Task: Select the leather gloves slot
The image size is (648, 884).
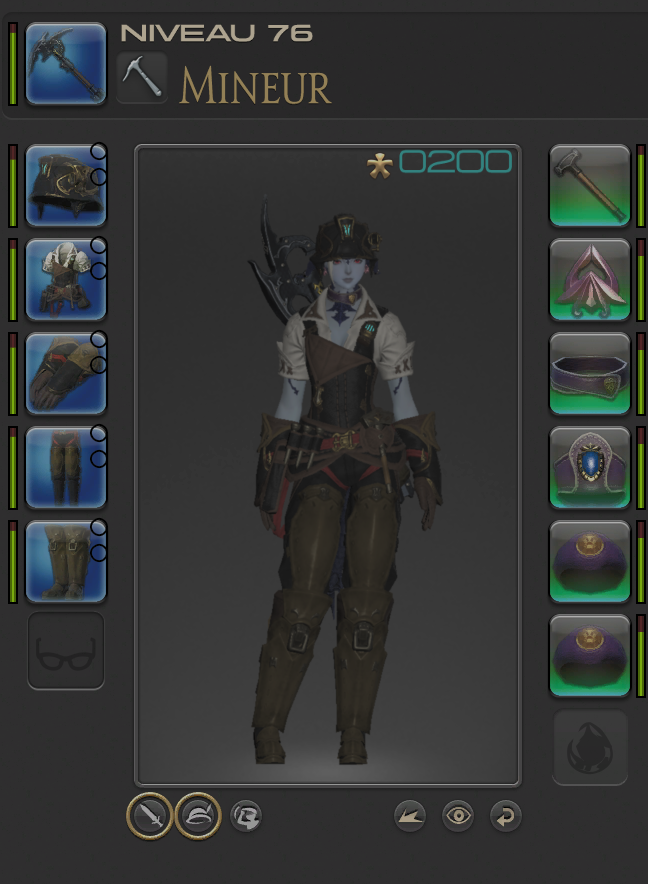Action: click(66, 373)
